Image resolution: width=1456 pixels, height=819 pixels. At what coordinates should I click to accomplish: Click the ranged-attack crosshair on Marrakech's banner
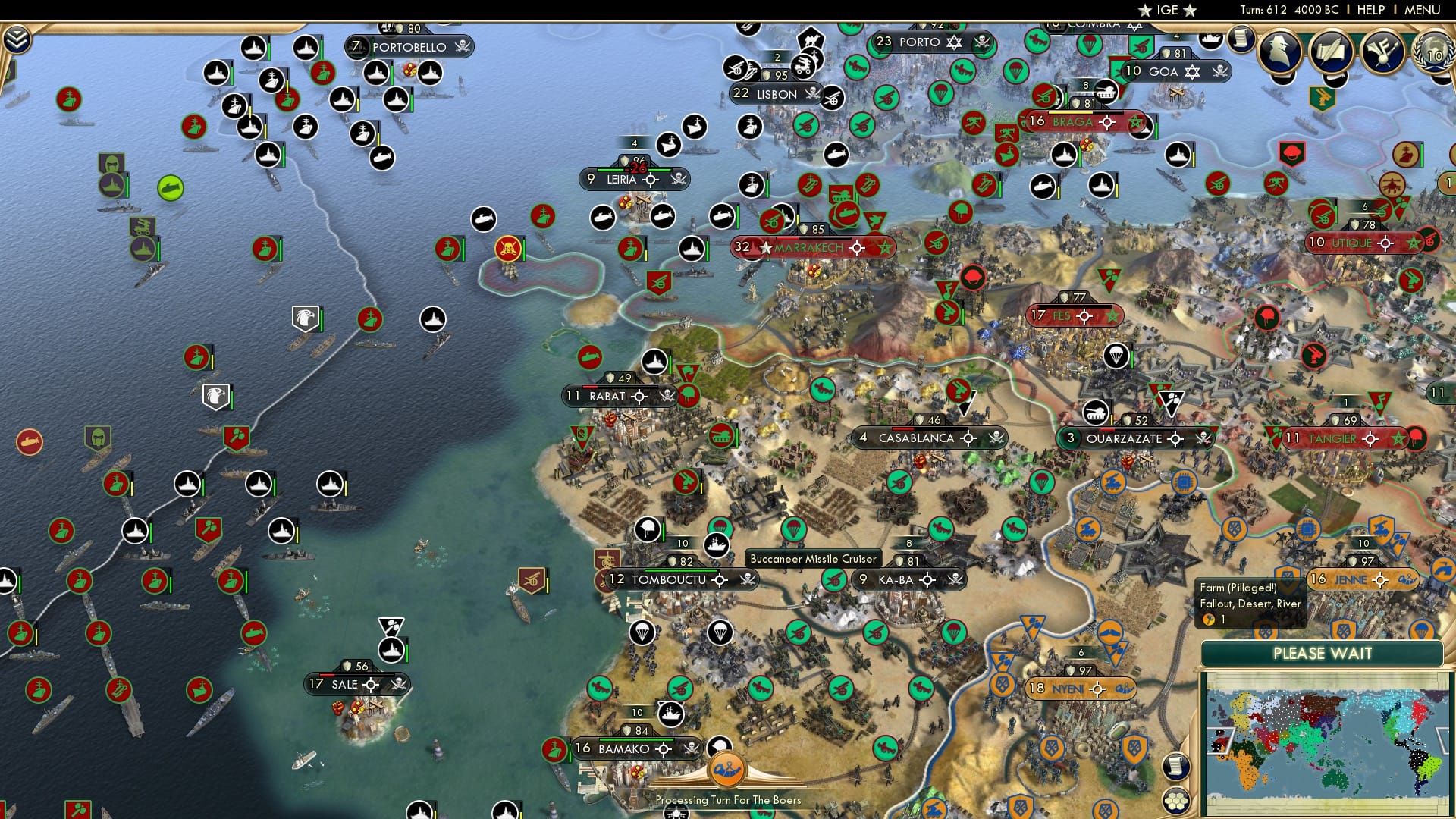[x=856, y=247]
